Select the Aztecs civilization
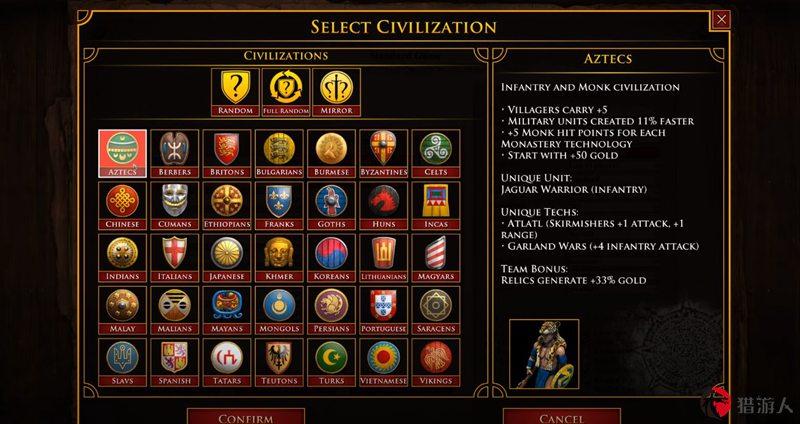800x424 pixels. (x=123, y=153)
